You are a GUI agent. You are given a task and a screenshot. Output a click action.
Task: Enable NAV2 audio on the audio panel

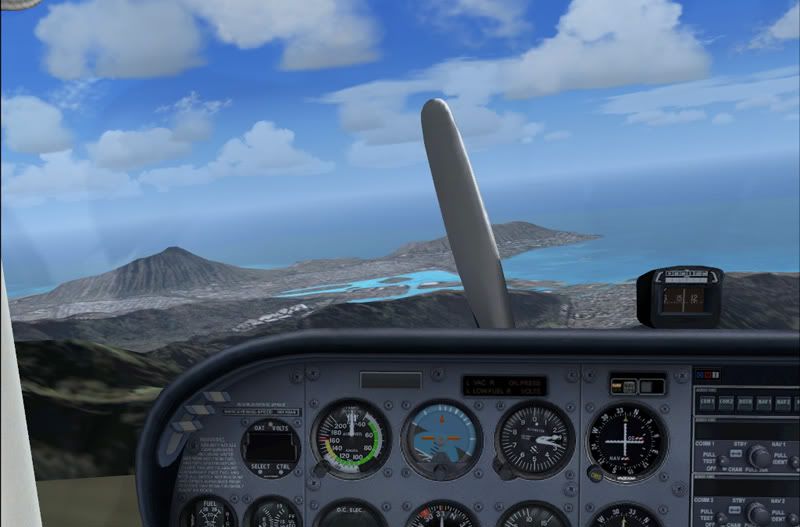[x=784, y=402]
